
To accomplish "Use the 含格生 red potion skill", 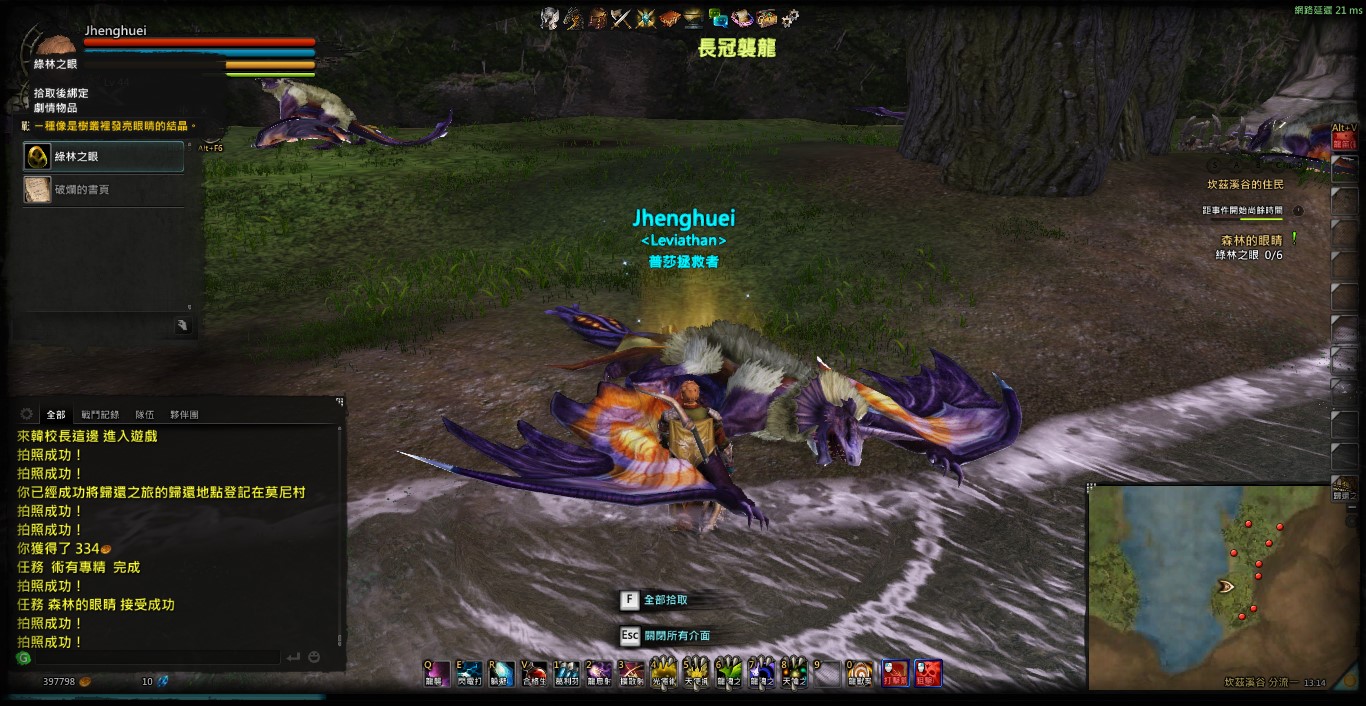I will point(534,673).
